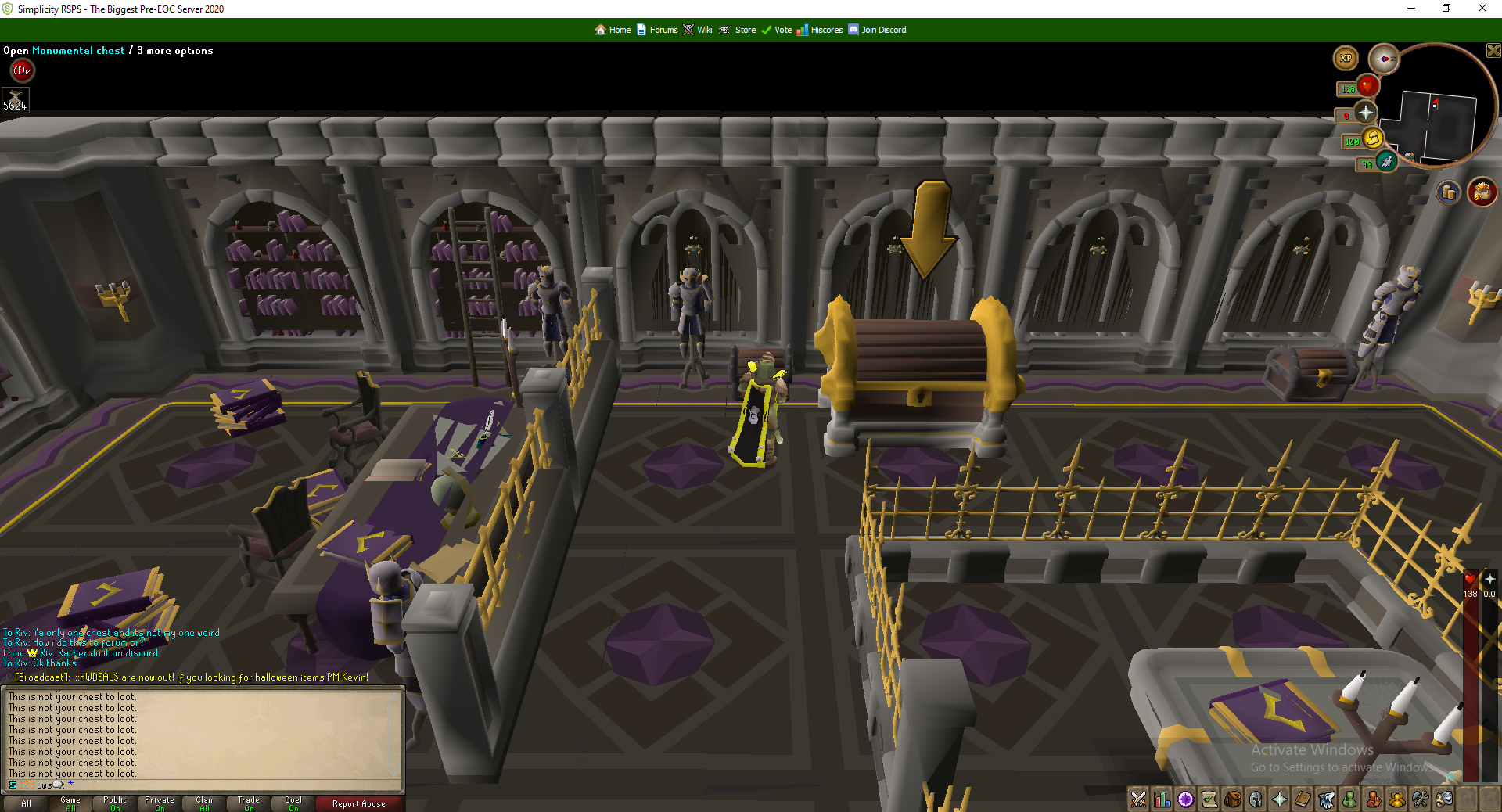The height and width of the screenshot is (812, 1502).
Task: Click the XP orb beside the minimap
Action: (1346, 58)
